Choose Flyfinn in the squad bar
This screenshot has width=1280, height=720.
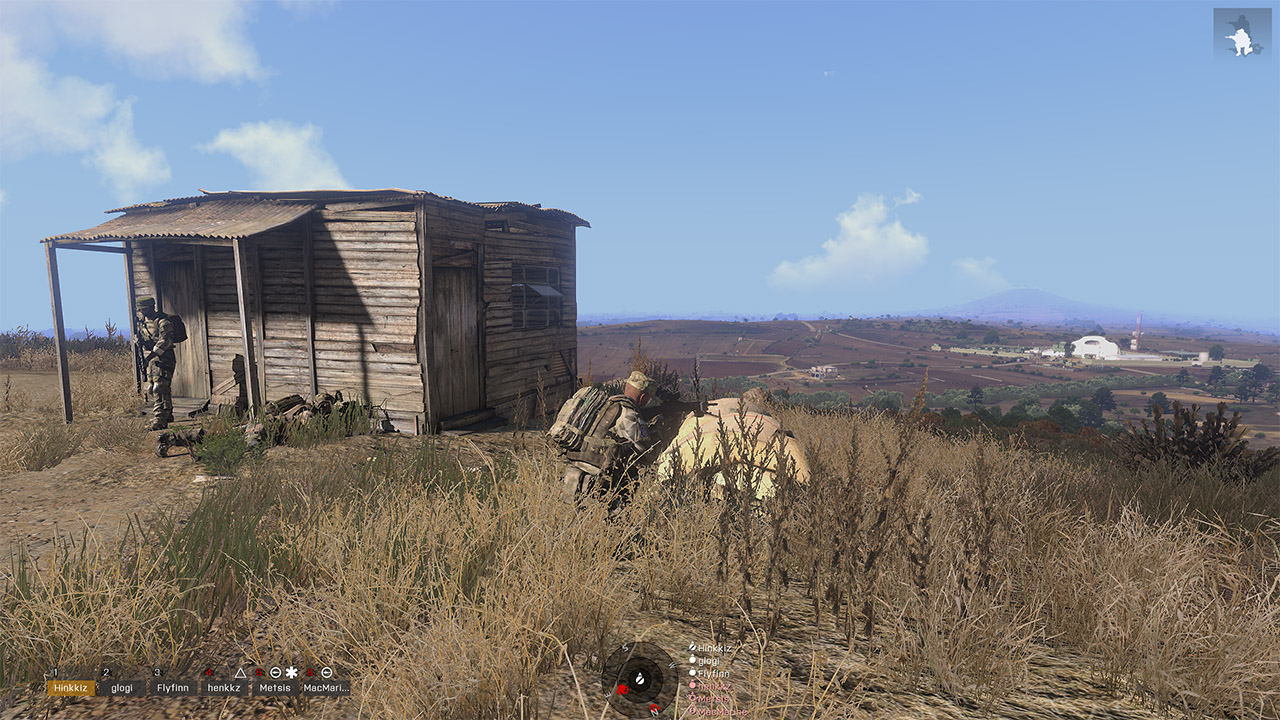(x=173, y=688)
